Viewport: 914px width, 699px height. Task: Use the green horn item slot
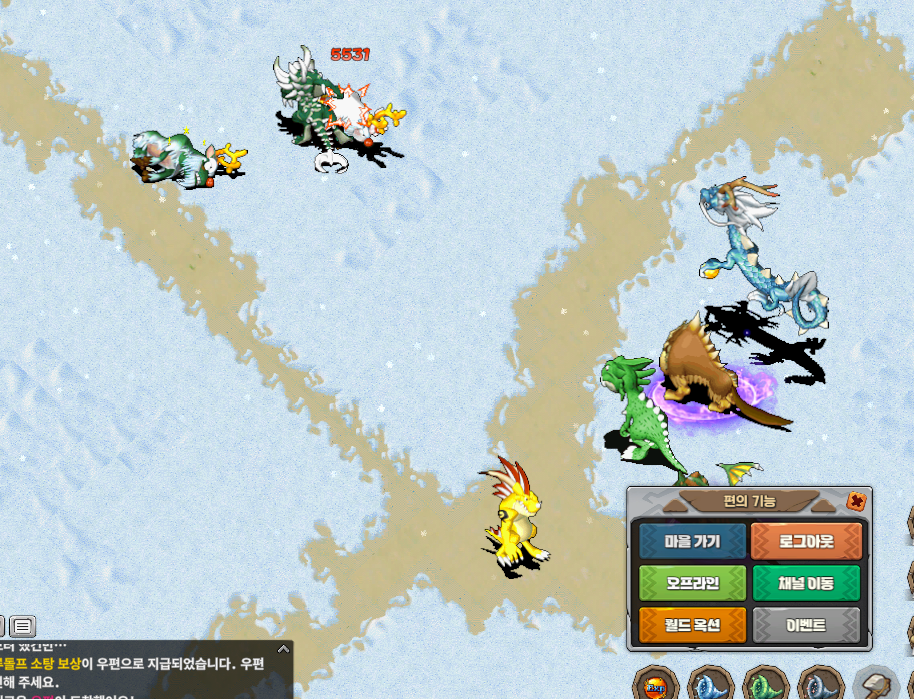(x=766, y=687)
